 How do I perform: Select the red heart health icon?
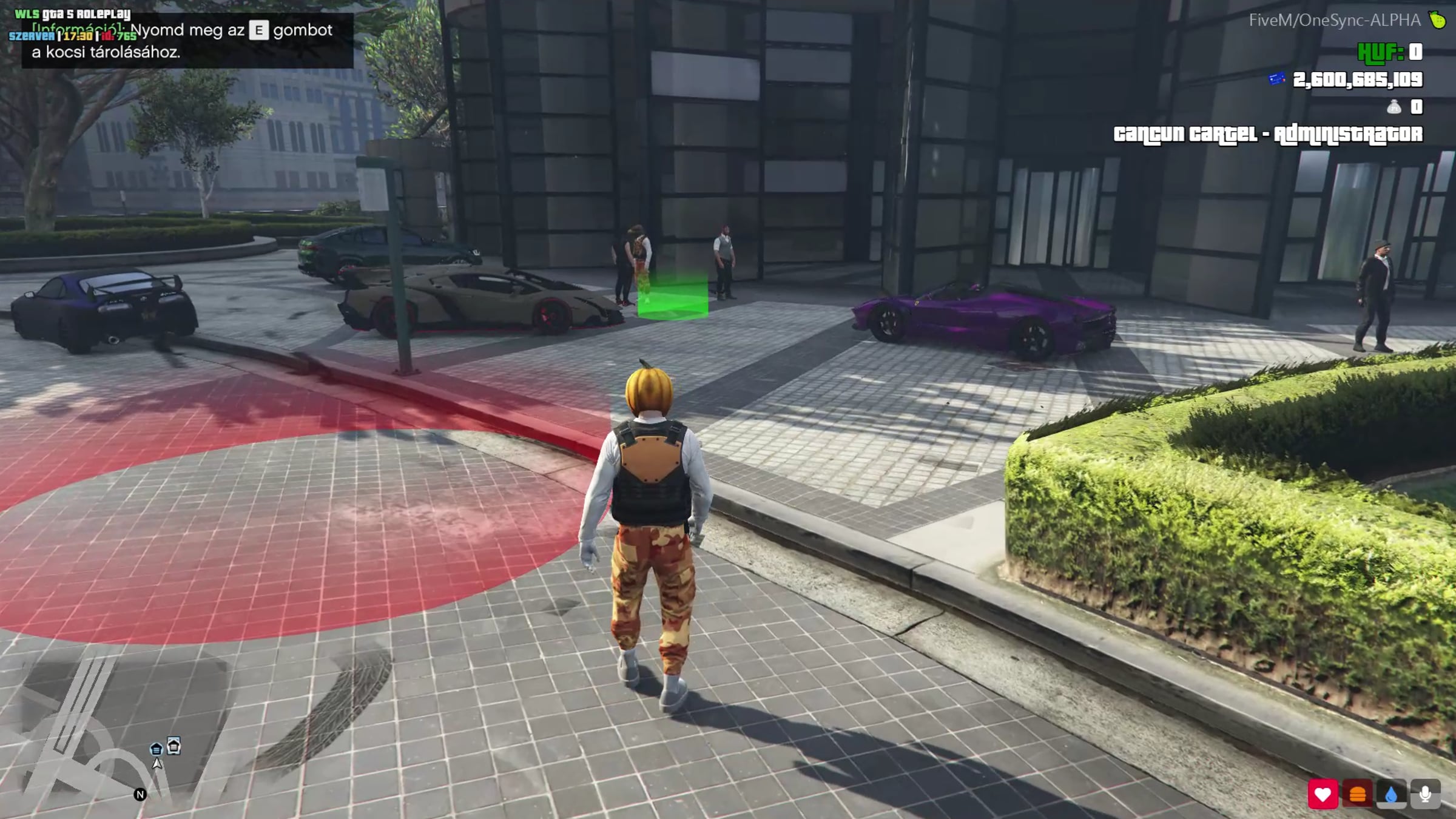point(1323,794)
